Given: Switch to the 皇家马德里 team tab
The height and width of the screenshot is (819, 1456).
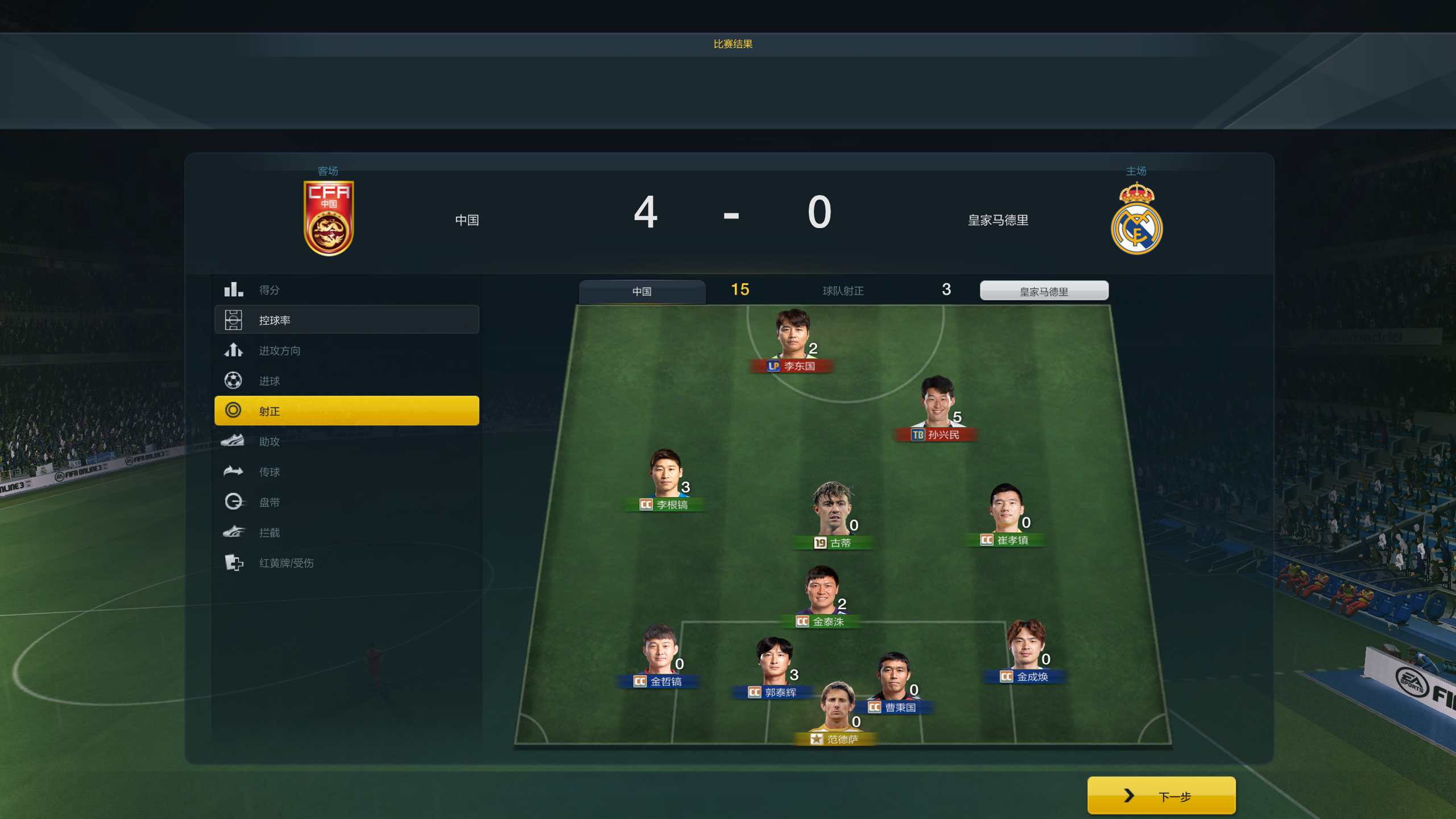Looking at the screenshot, I should click(x=1044, y=291).
